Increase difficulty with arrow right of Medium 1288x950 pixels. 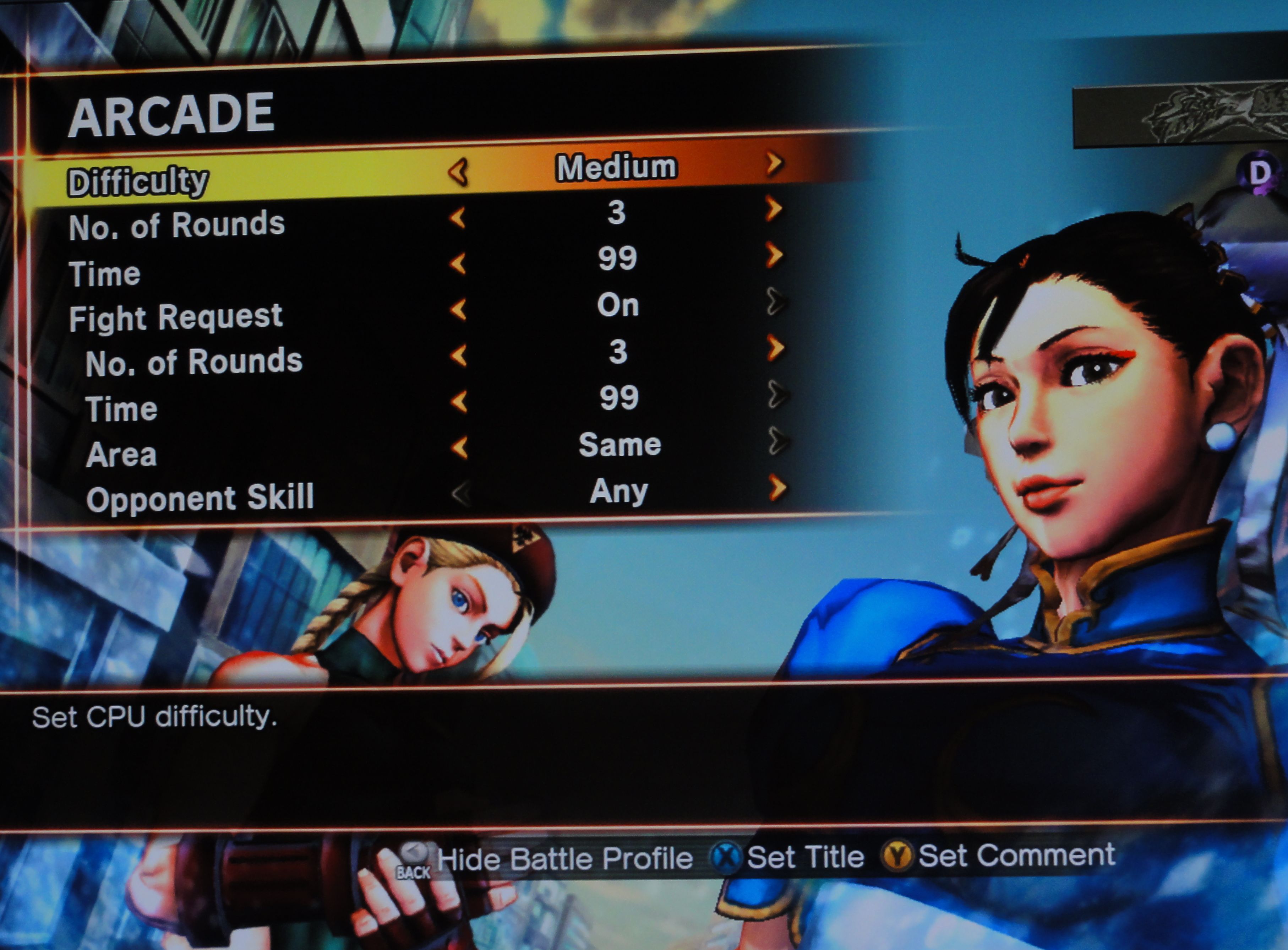click(774, 164)
